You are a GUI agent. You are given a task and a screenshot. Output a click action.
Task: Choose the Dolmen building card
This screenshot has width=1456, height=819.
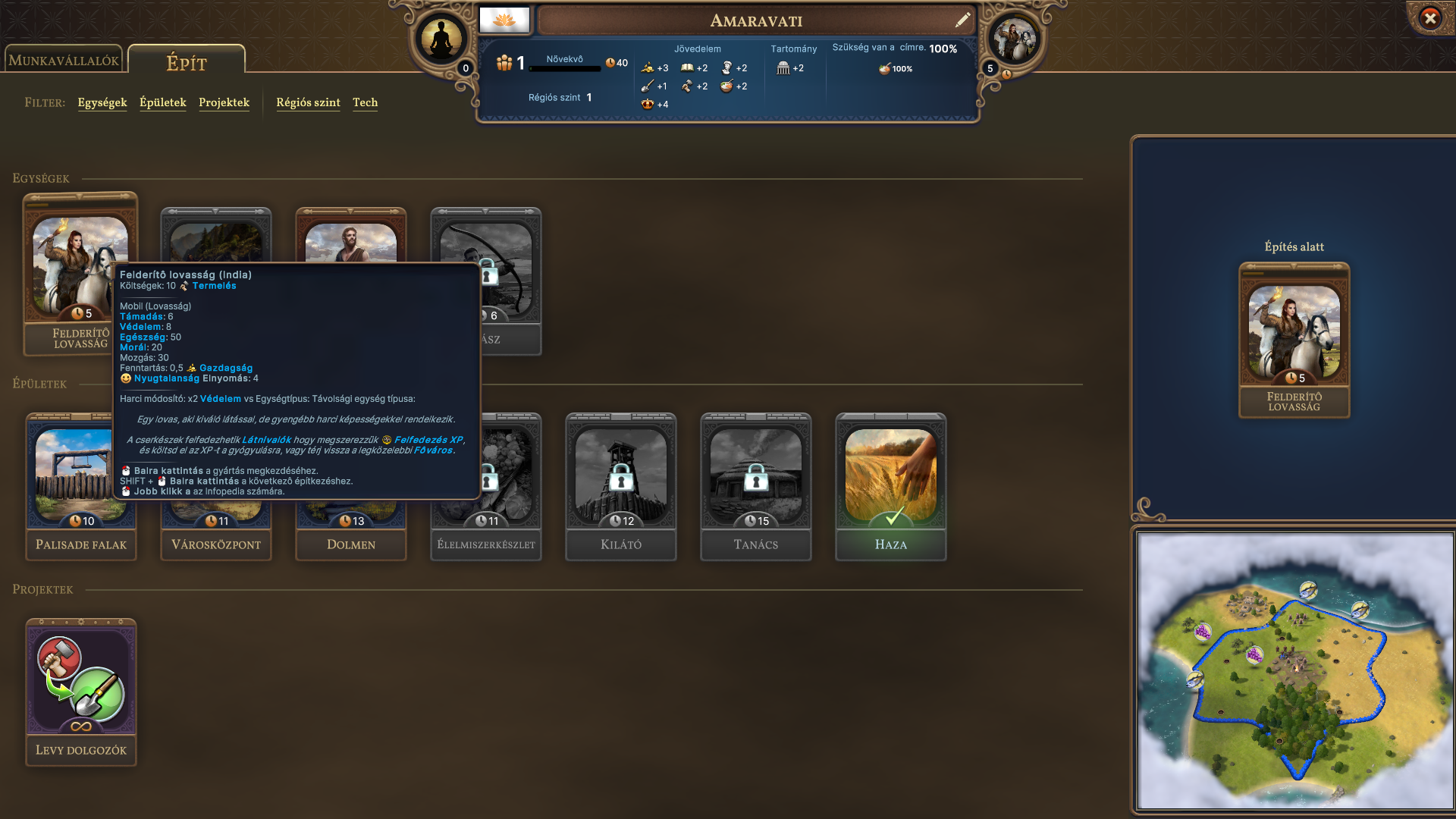(351, 531)
